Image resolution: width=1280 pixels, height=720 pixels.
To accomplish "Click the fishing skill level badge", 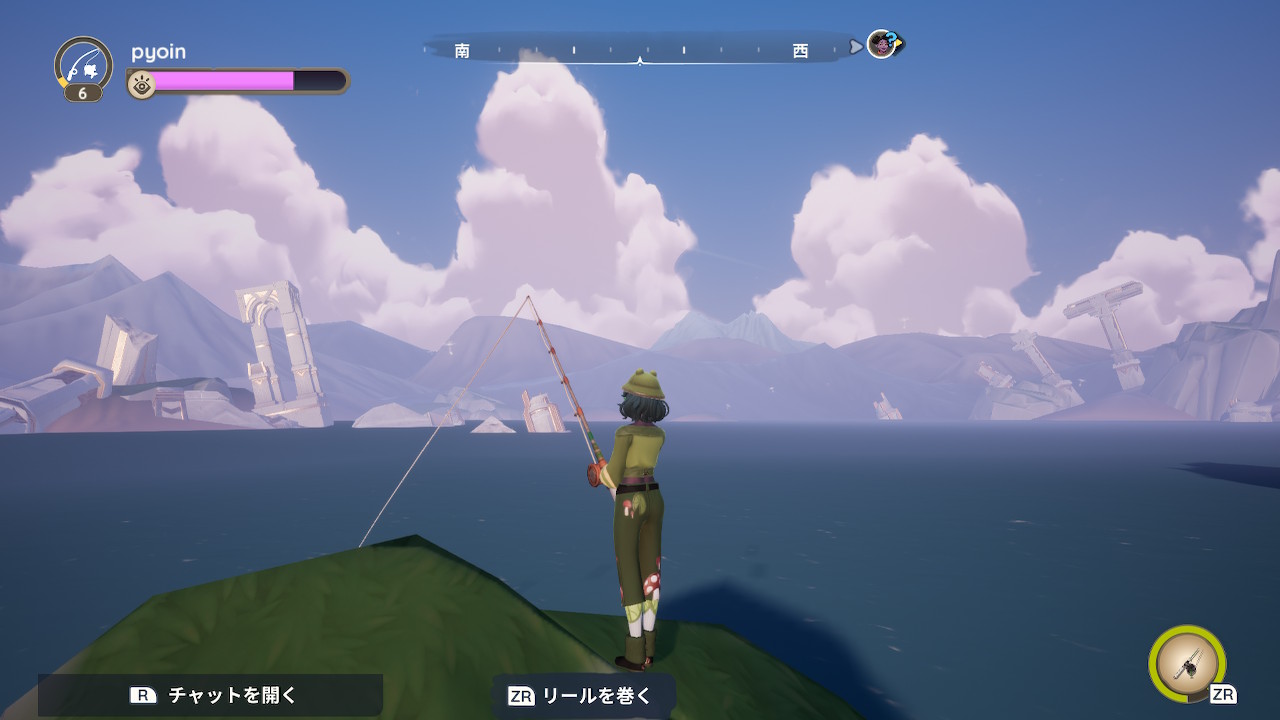I will 83,93.
